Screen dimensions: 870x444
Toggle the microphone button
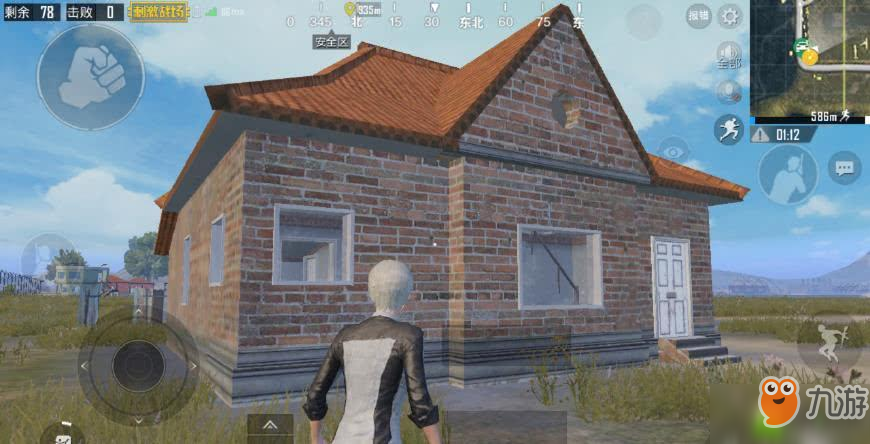[x=729, y=92]
